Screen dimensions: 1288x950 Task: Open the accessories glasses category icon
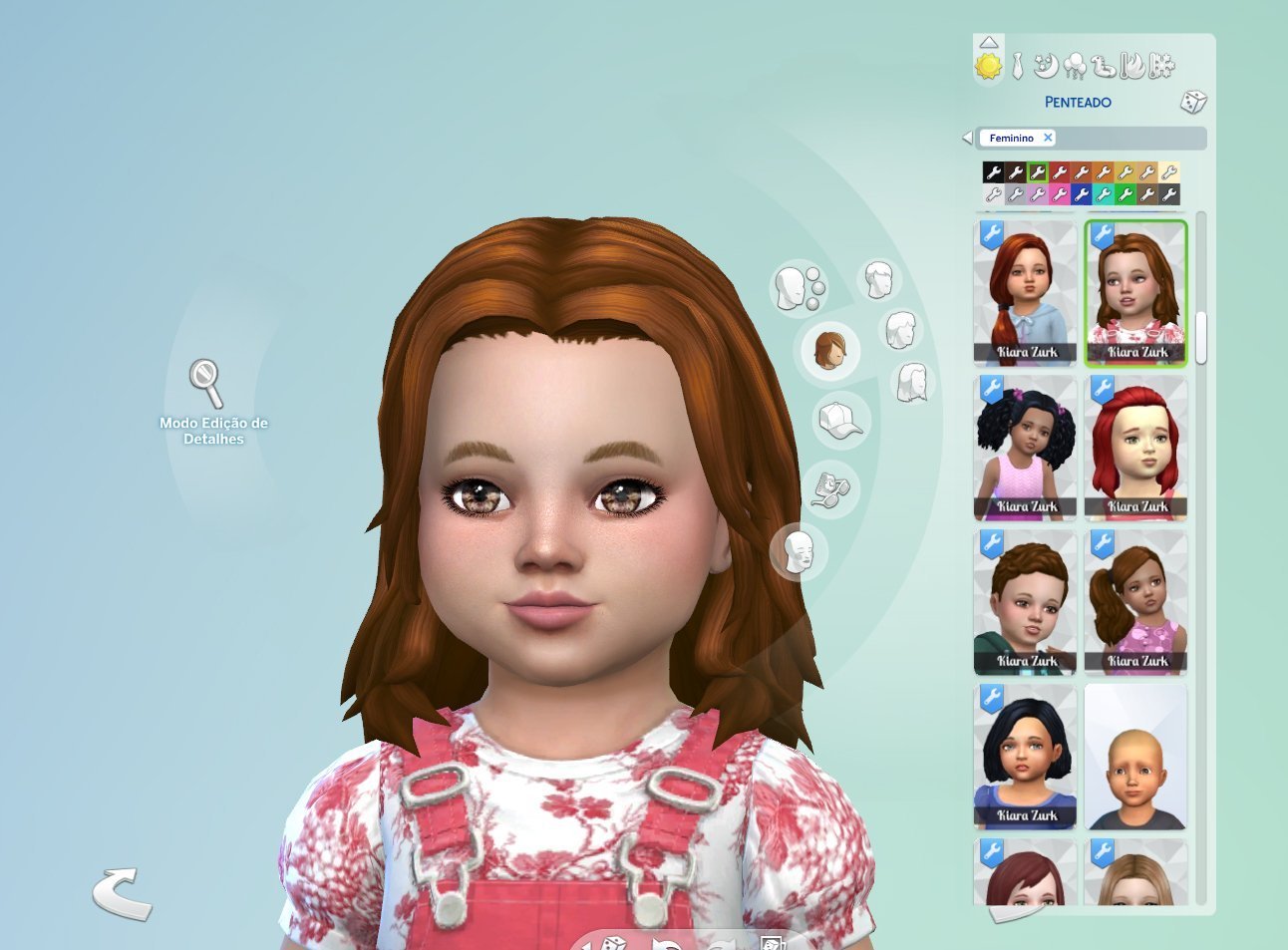(831, 487)
